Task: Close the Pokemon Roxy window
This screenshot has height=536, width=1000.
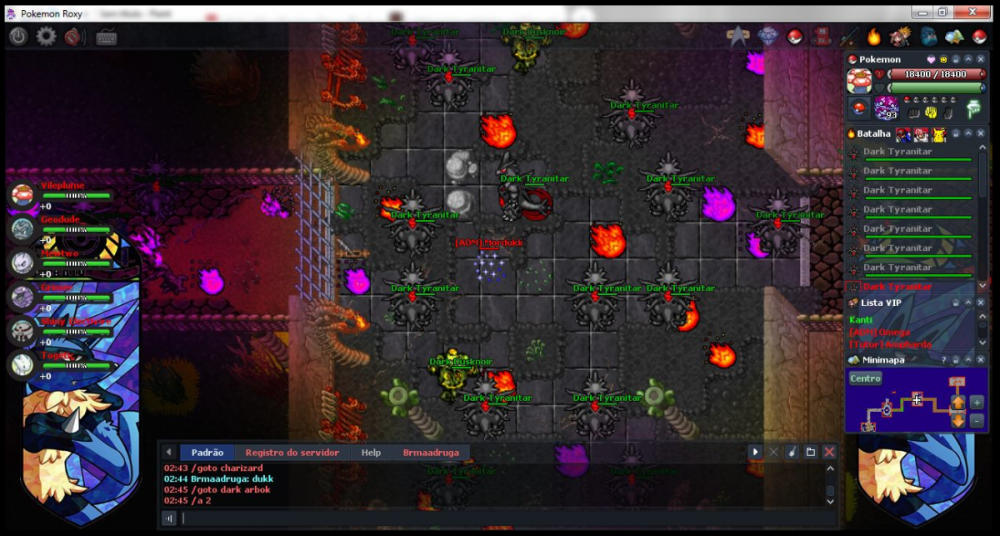Action: (x=967, y=13)
